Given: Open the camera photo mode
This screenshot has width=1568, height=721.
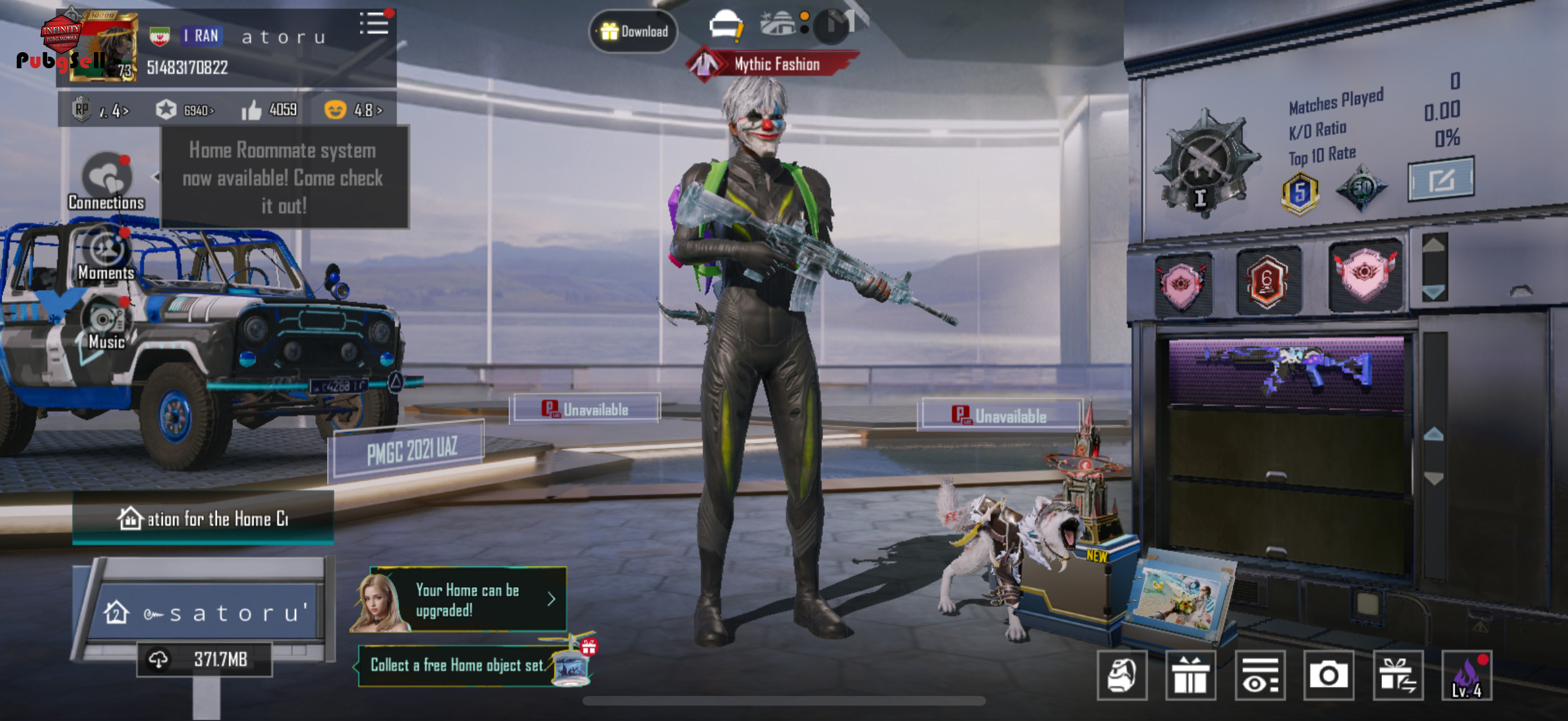Looking at the screenshot, I should (x=1328, y=675).
